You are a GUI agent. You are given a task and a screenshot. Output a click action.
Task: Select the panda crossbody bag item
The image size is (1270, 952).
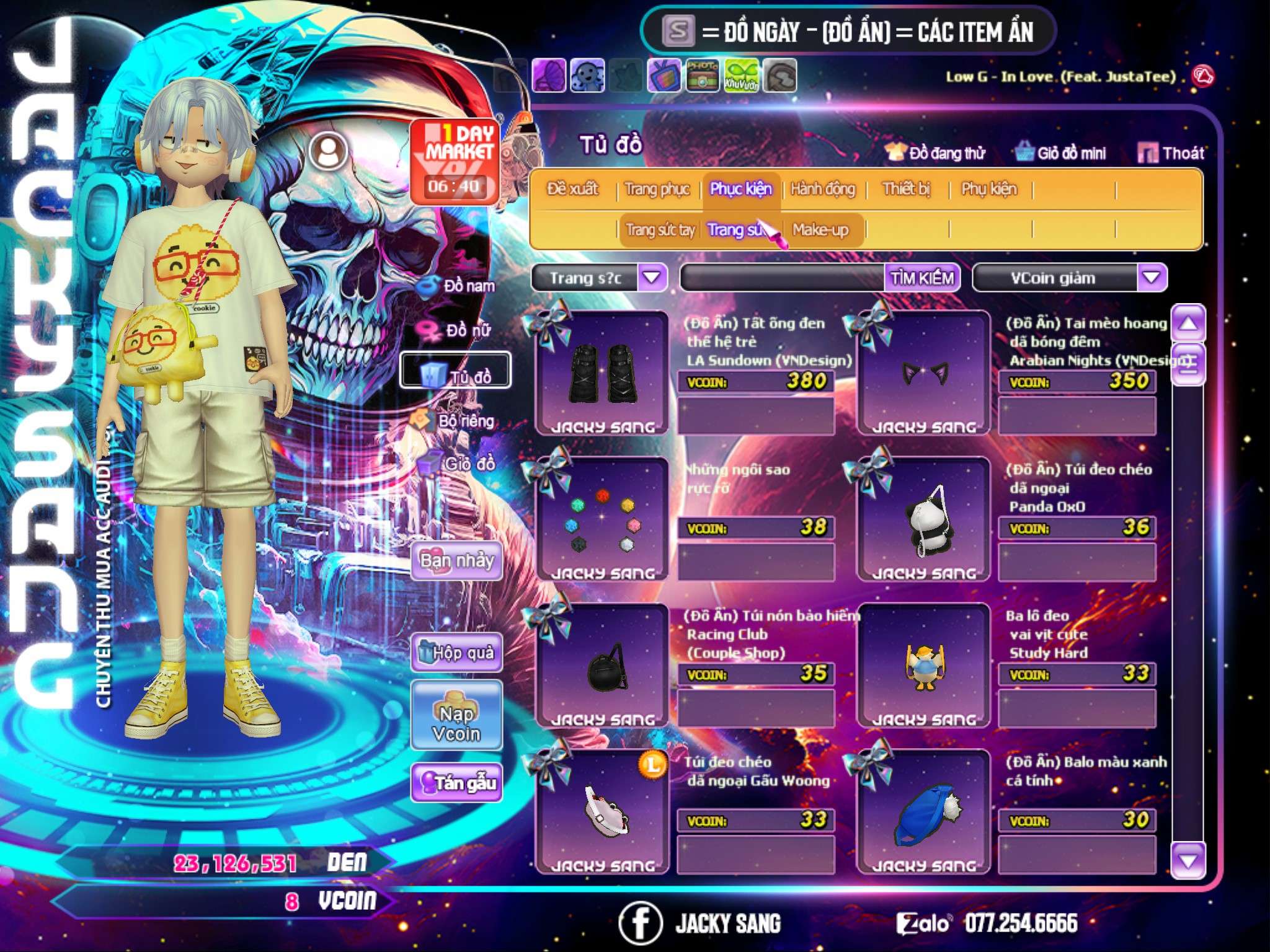924,522
